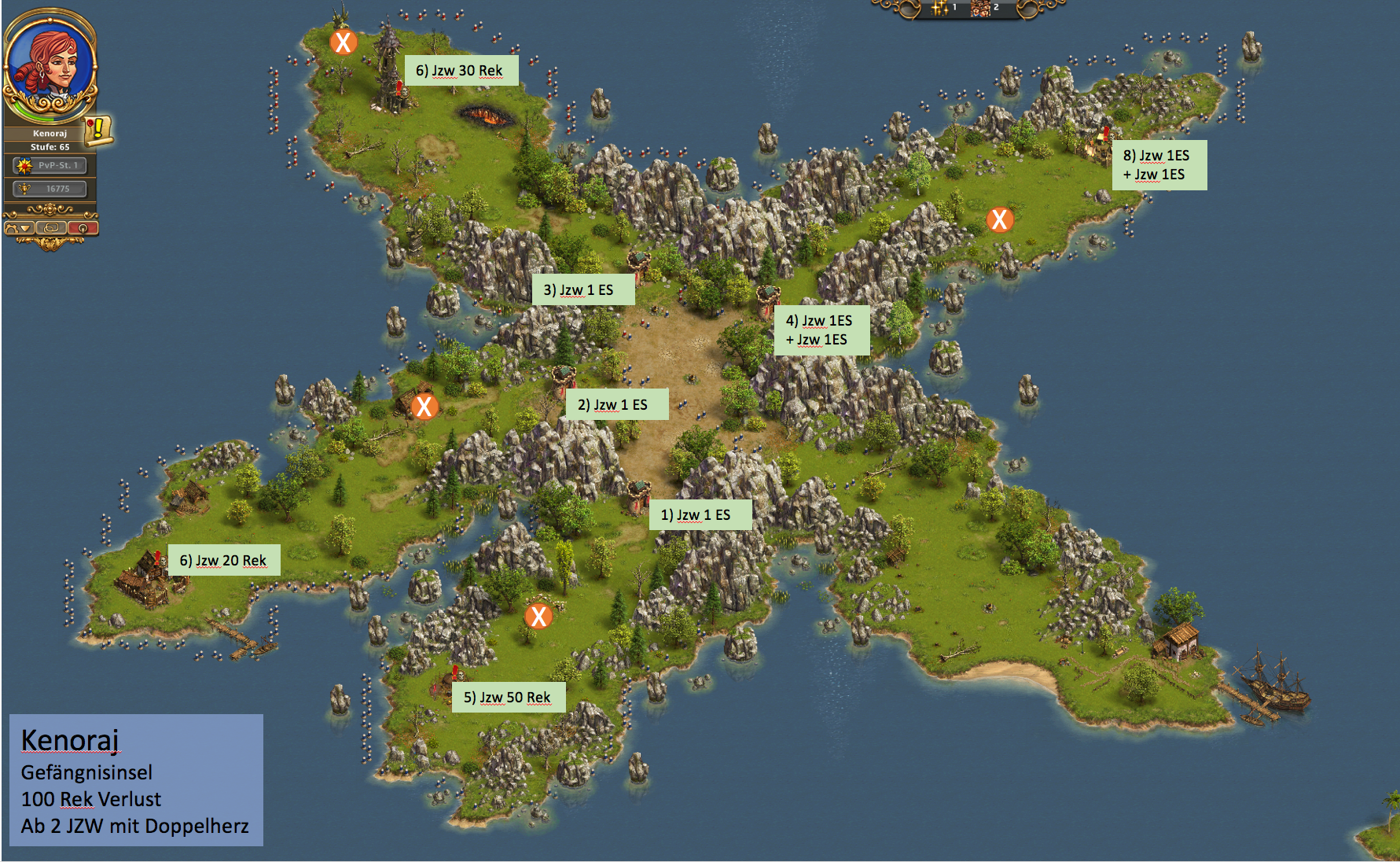Image resolution: width=1400 pixels, height=862 pixels.
Task: Click the trophy score button showing 16775
Action: point(50,189)
